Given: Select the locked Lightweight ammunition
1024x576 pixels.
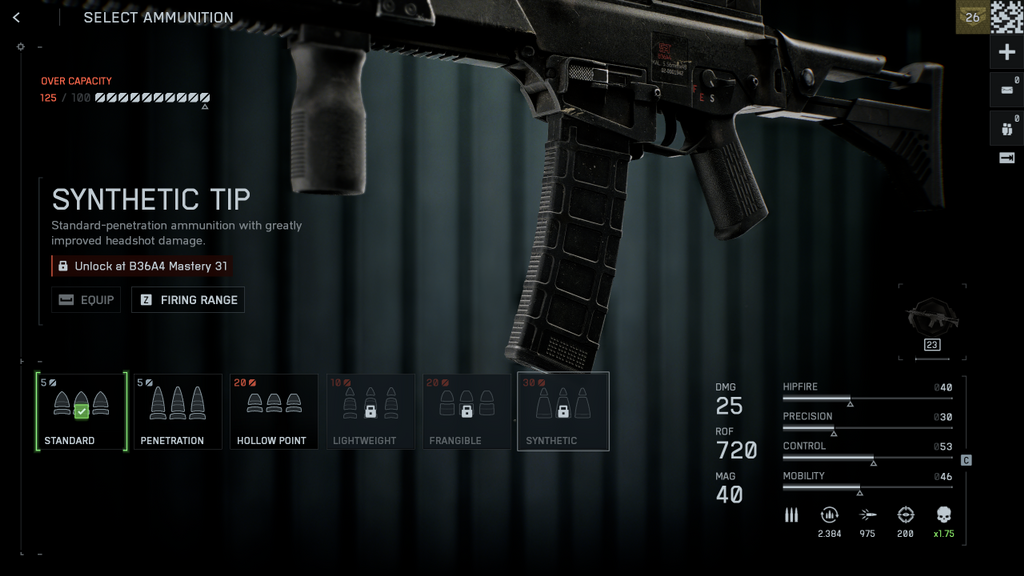Looking at the screenshot, I should click(370, 411).
